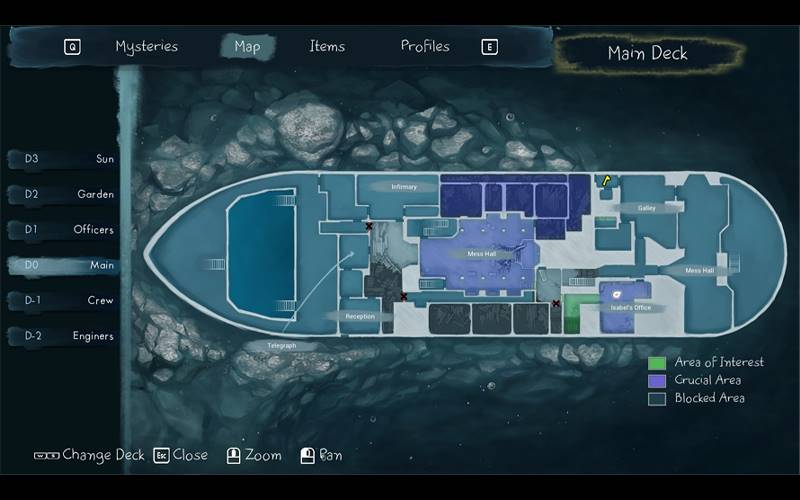This screenshot has width=800, height=500.
Task: Open the Items tab
Action: [x=327, y=46]
